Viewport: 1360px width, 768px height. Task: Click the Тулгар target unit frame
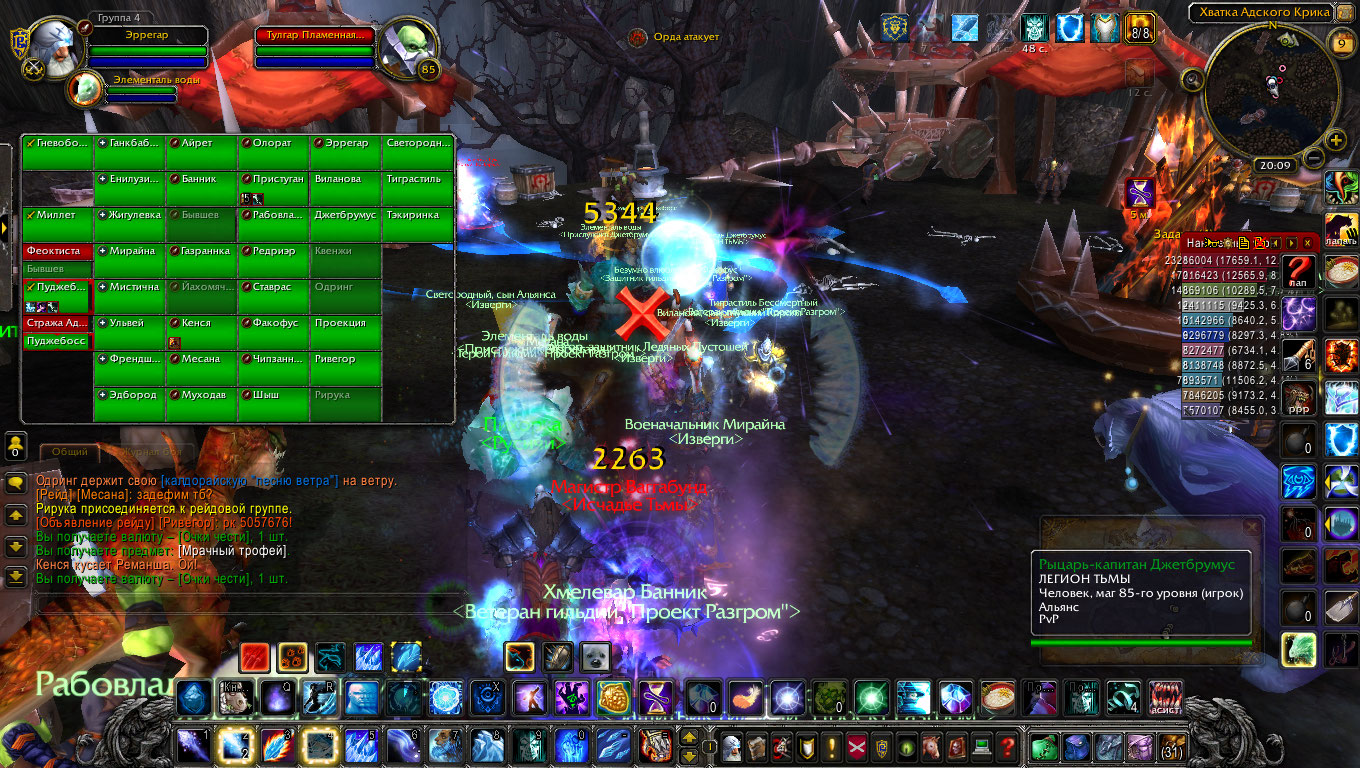(x=315, y=36)
